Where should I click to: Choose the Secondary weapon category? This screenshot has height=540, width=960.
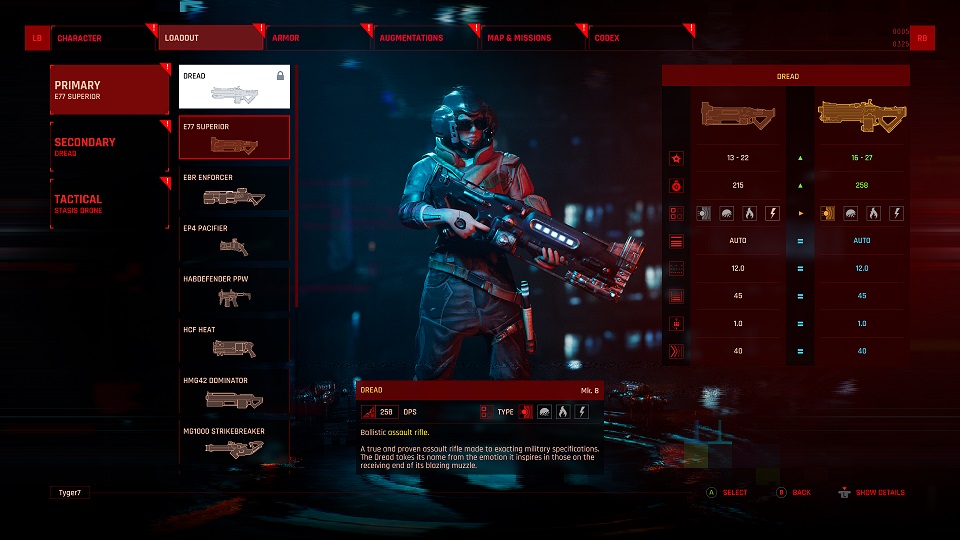pyautogui.click(x=109, y=146)
